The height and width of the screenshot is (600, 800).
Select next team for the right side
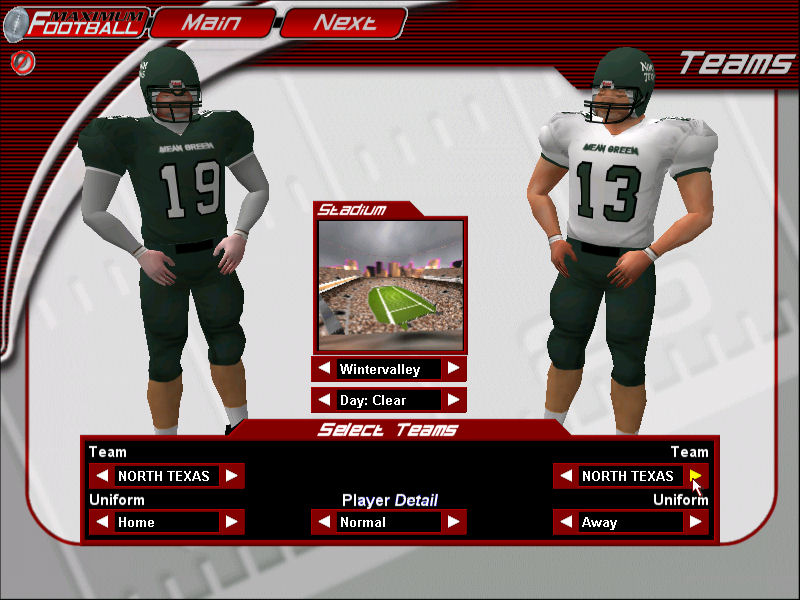point(696,476)
